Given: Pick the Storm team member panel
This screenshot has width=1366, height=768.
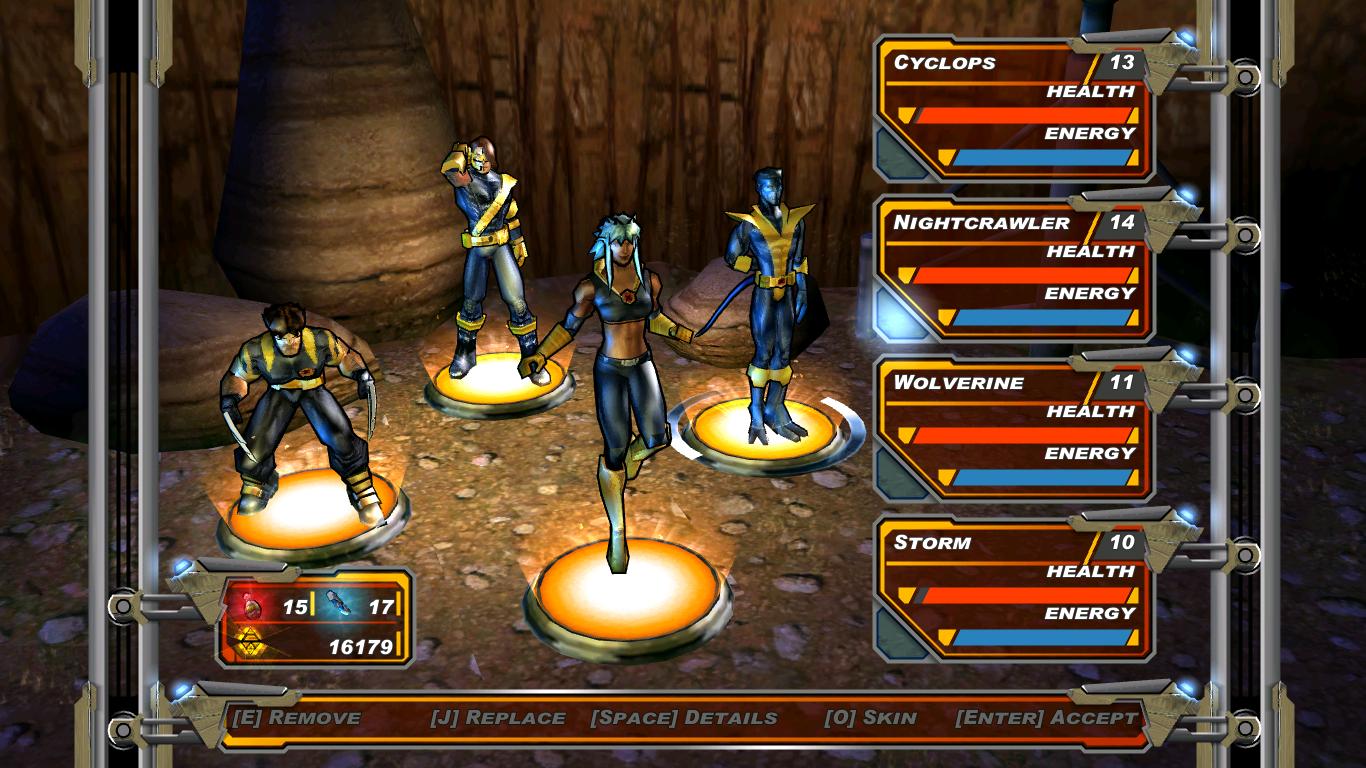Looking at the screenshot, I should pyautogui.click(x=1015, y=590).
